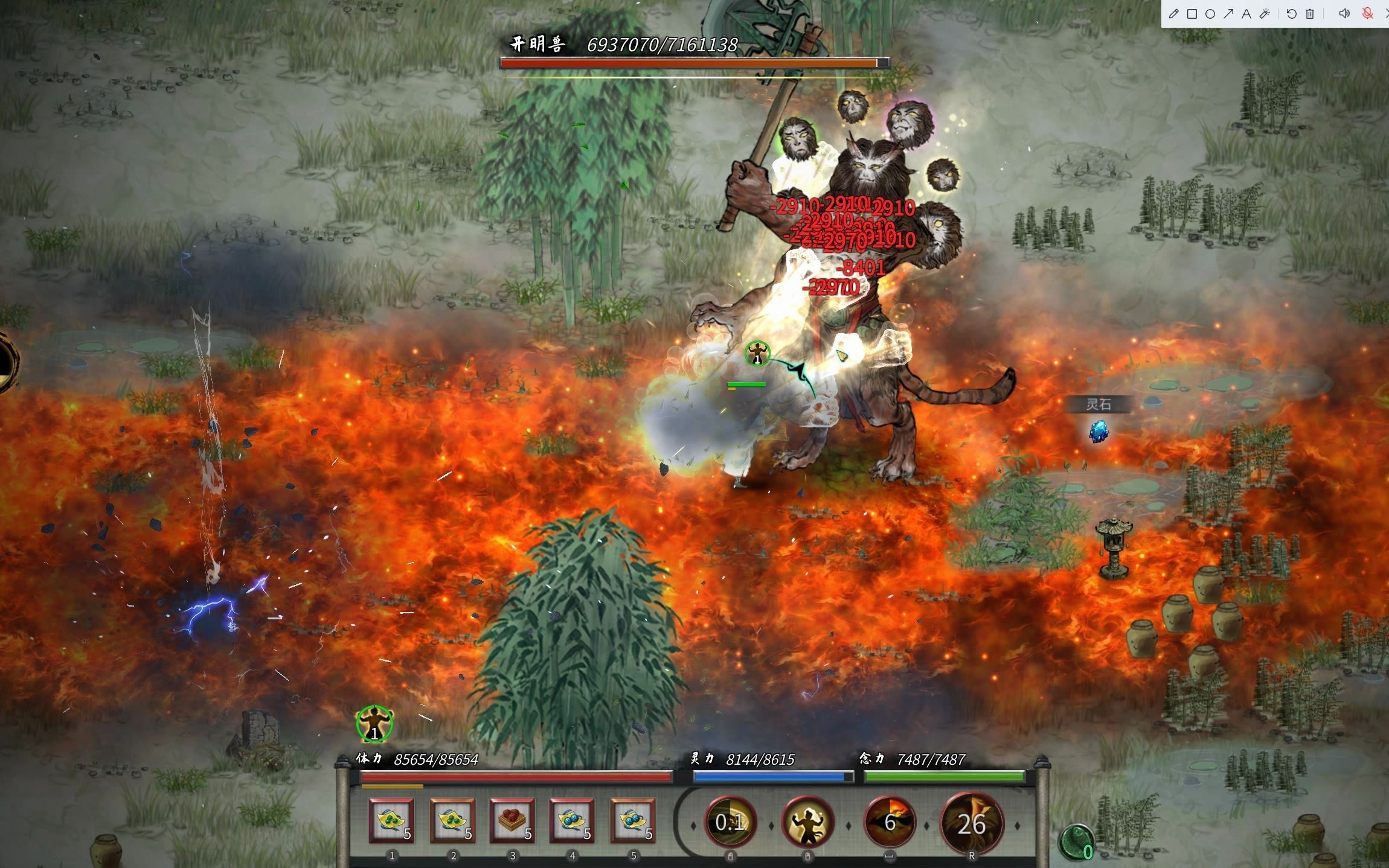
Task: Consume the red berry box item
Action: [x=512, y=821]
